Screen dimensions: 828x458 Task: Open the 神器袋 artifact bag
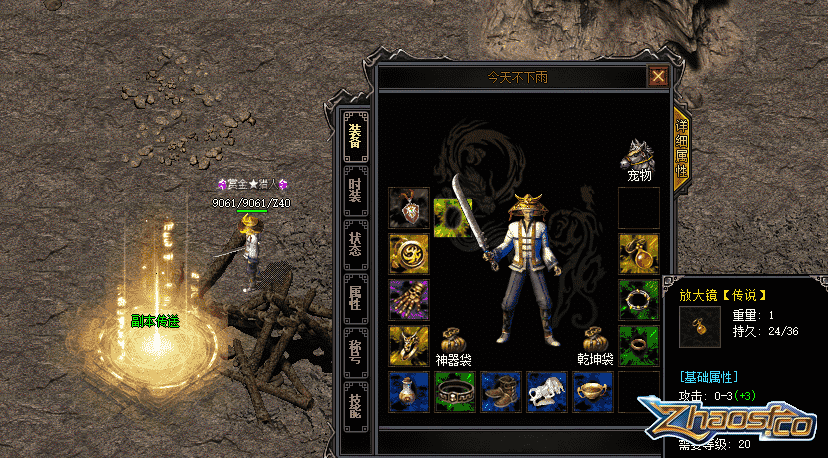453,340
